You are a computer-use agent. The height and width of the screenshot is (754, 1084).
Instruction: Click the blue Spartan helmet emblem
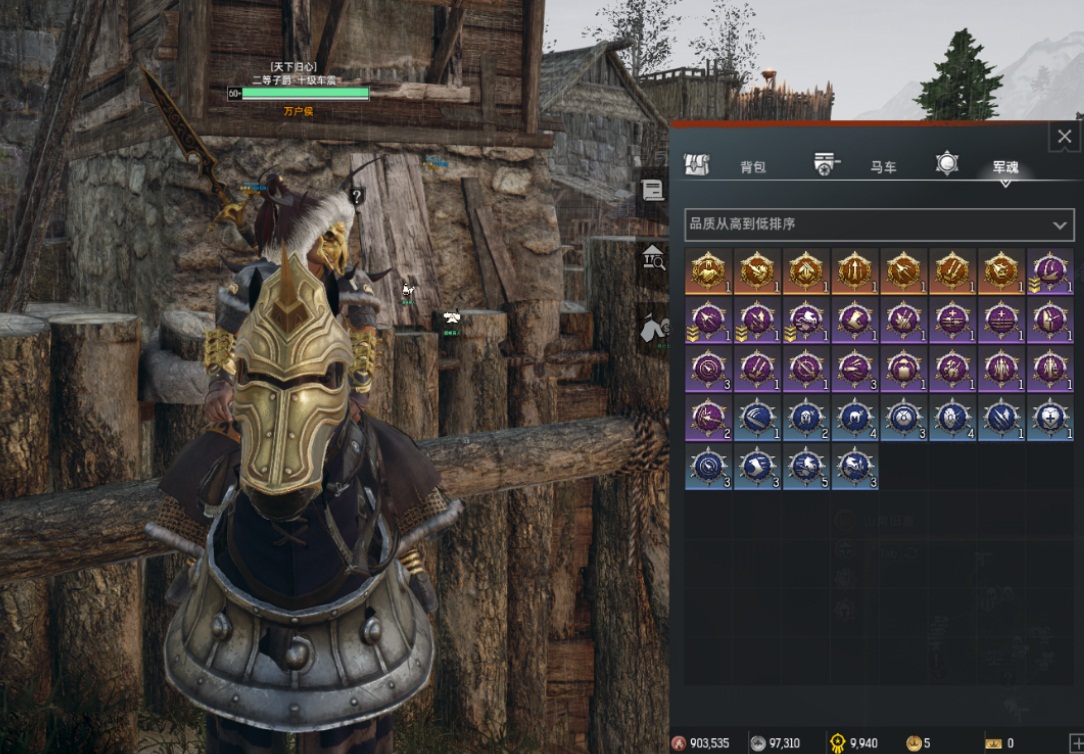pos(806,417)
